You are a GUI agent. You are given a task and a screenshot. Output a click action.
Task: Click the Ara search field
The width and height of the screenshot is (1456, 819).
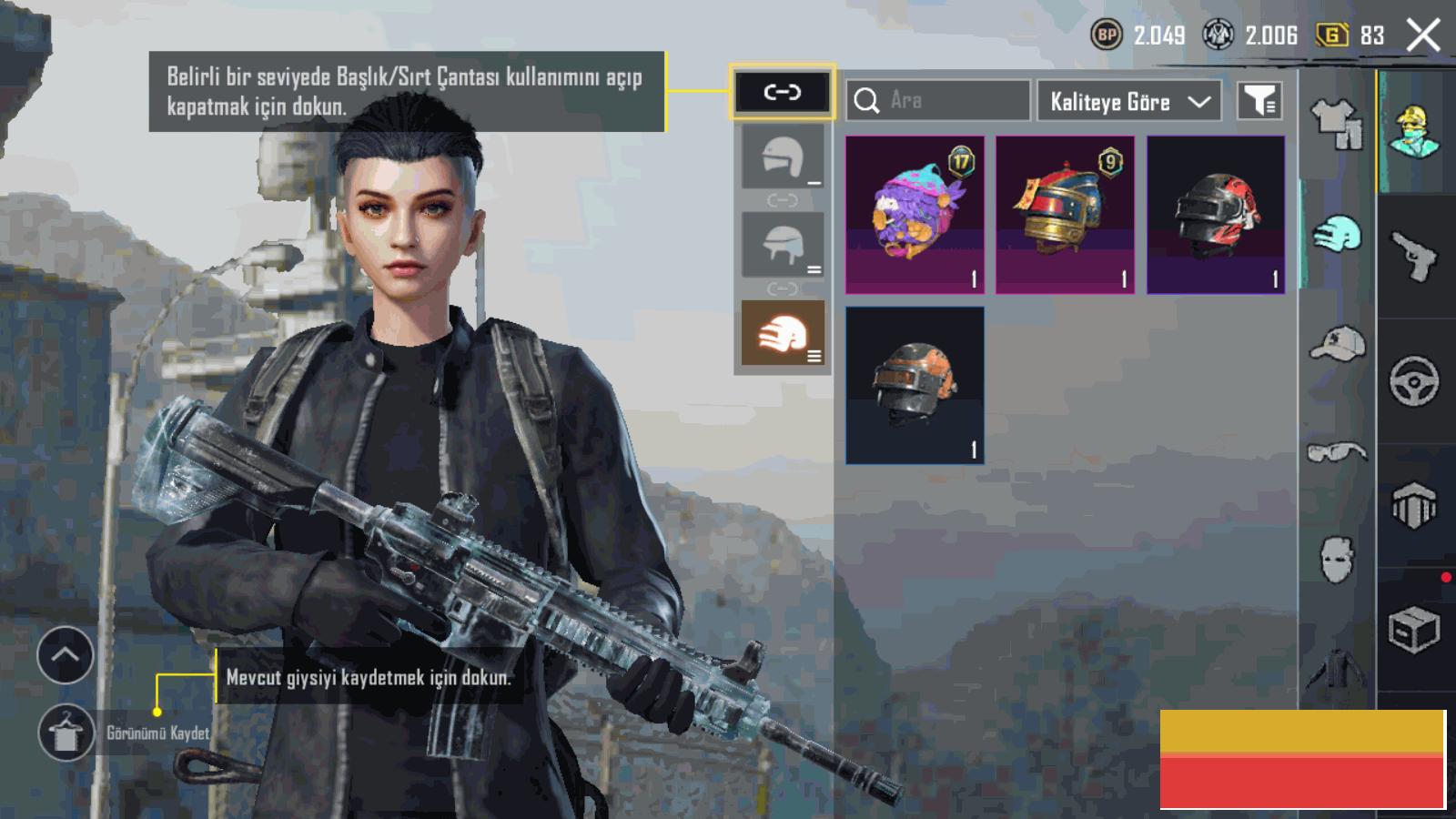point(938,100)
